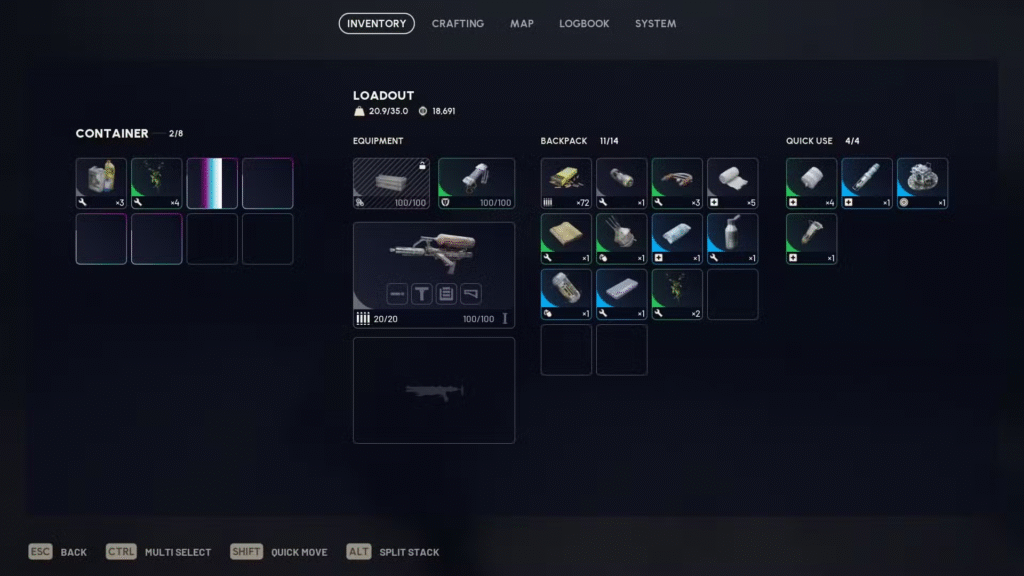Image resolution: width=1024 pixels, height=576 pixels.
Task: Select the chemicals stack in the container
Action: [x=102, y=183]
